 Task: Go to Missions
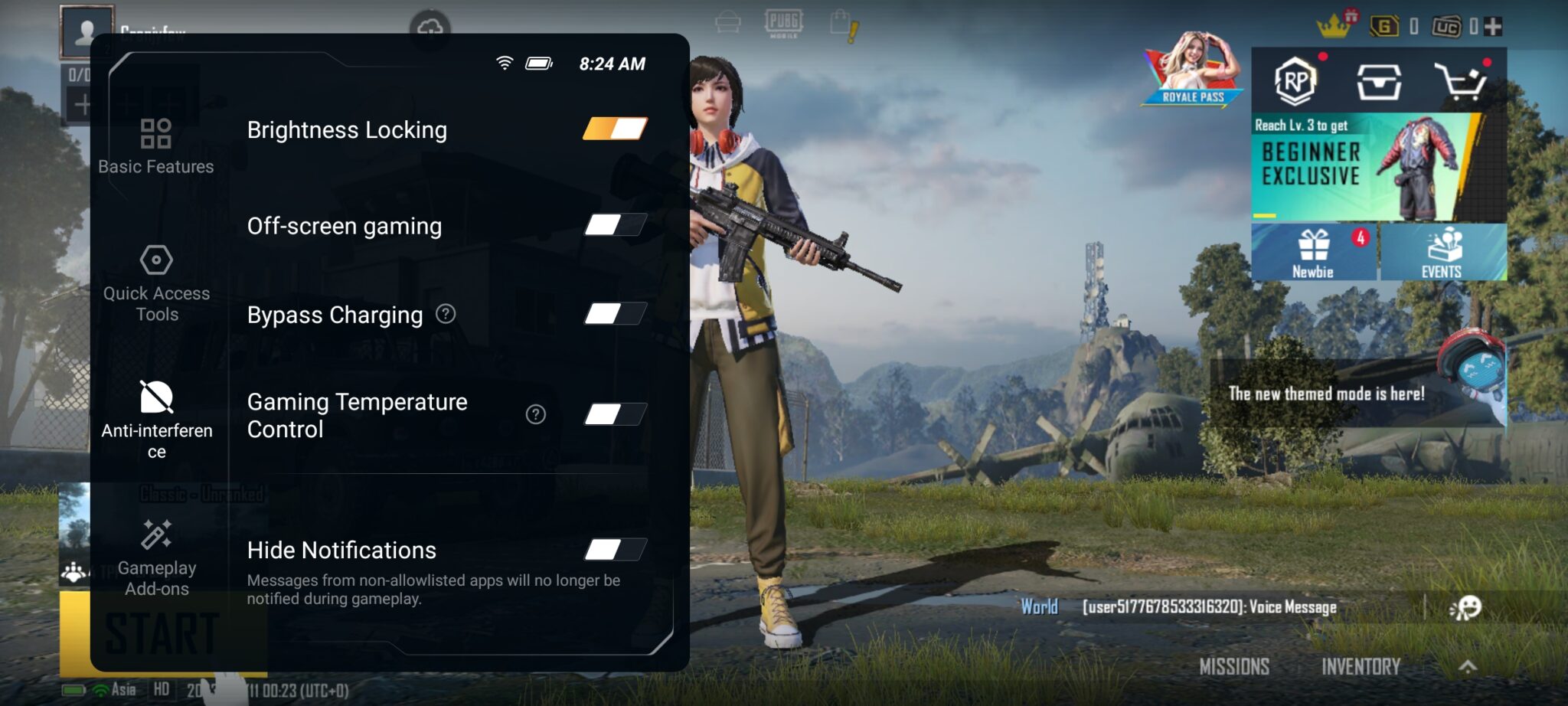(1234, 667)
